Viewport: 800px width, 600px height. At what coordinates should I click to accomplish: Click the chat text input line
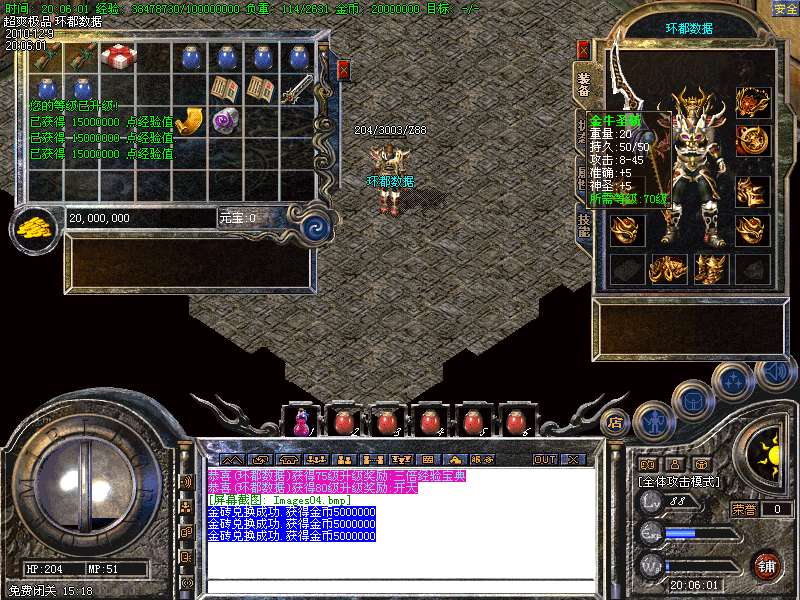tap(400, 585)
